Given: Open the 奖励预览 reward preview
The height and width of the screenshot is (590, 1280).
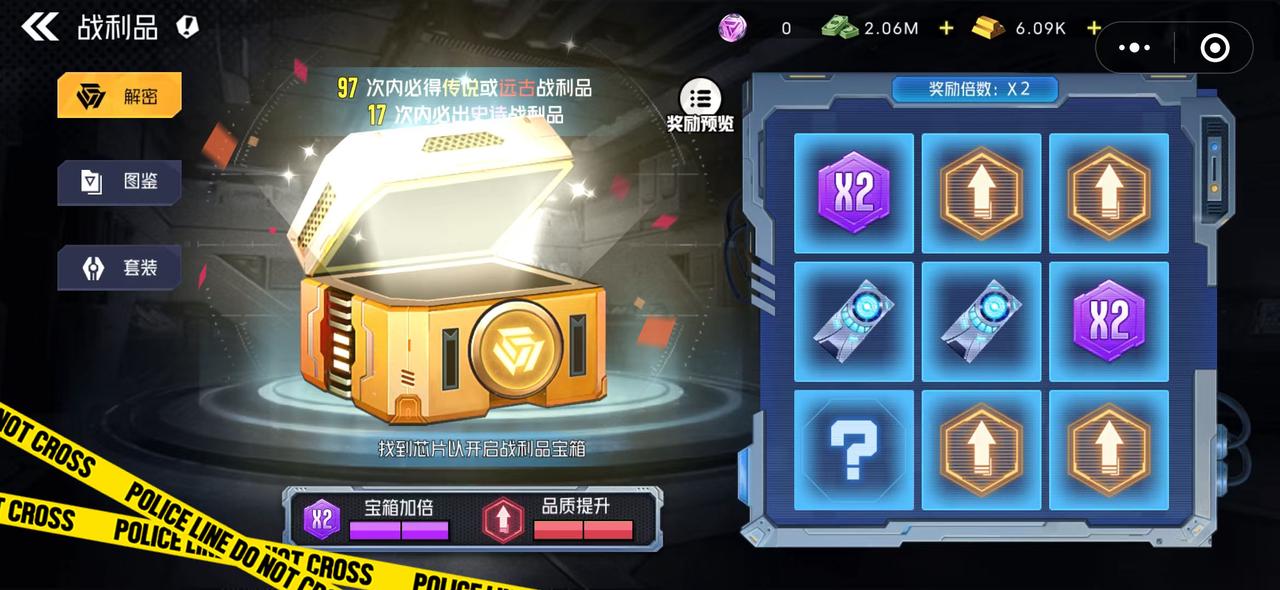Looking at the screenshot, I should (x=700, y=104).
